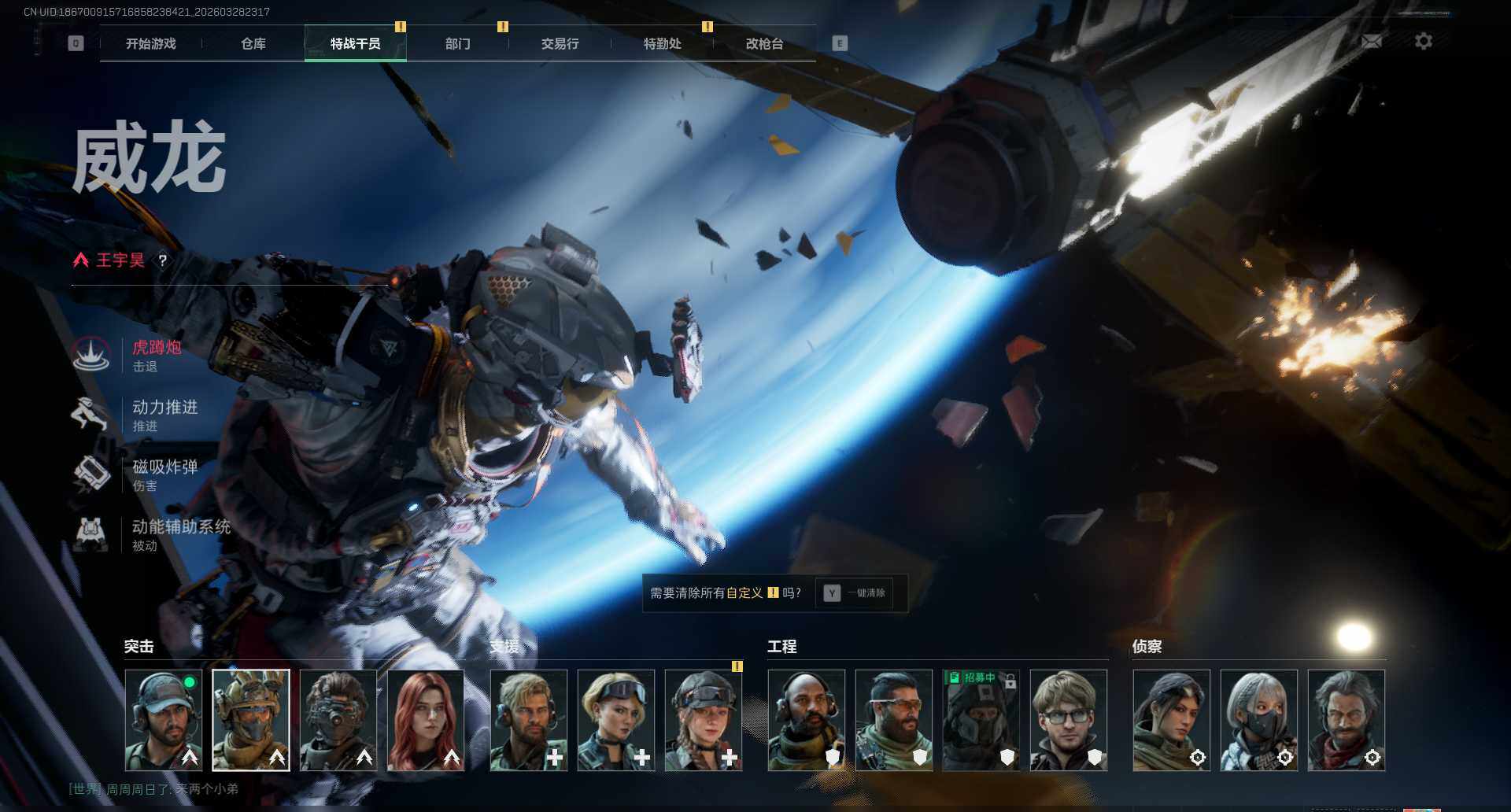Click the 一键清除 button

click(855, 593)
